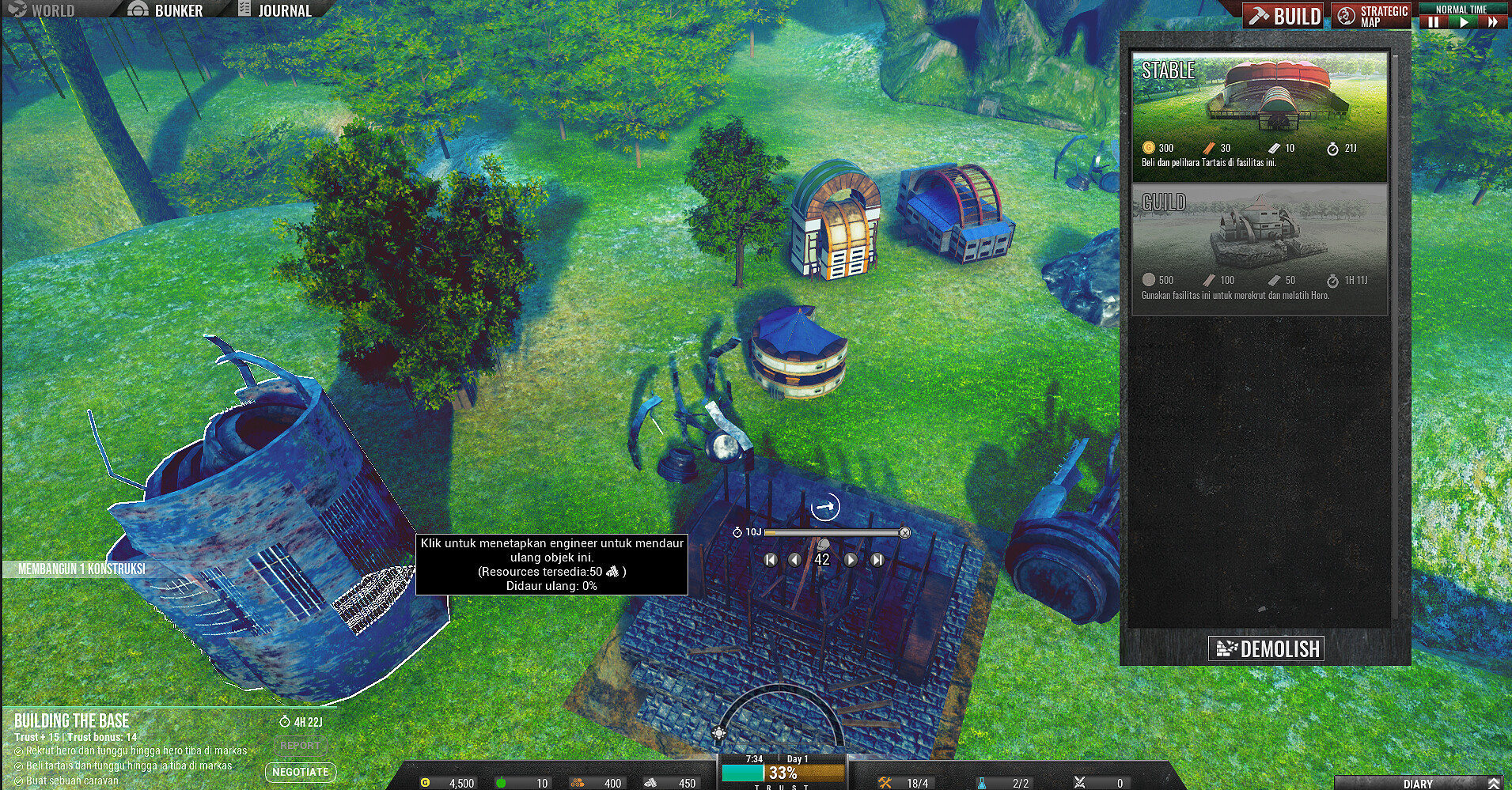Click DEMOLISH in the build panel

click(1264, 648)
